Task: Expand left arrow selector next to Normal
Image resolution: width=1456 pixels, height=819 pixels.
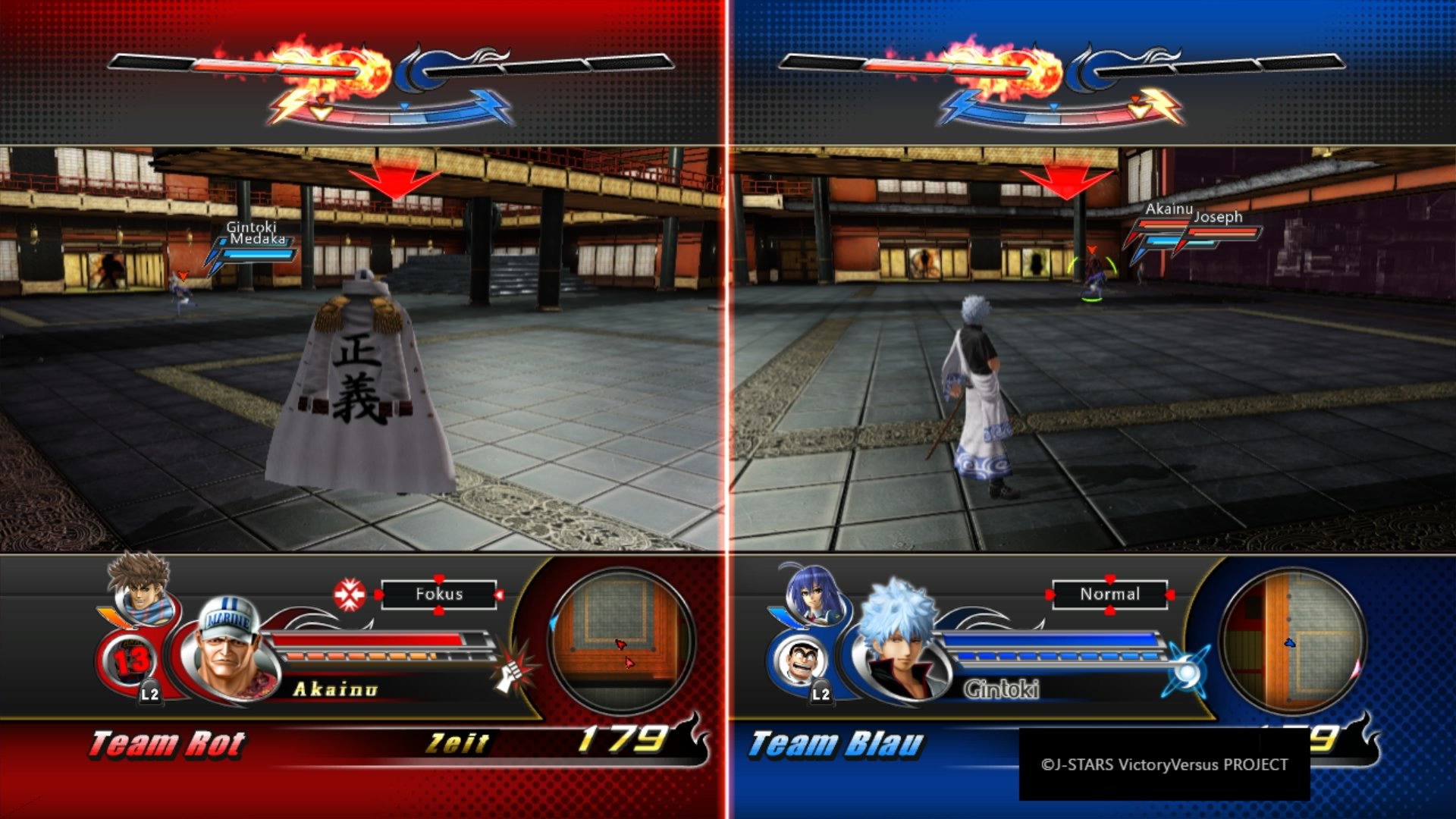Action: [x=1050, y=594]
